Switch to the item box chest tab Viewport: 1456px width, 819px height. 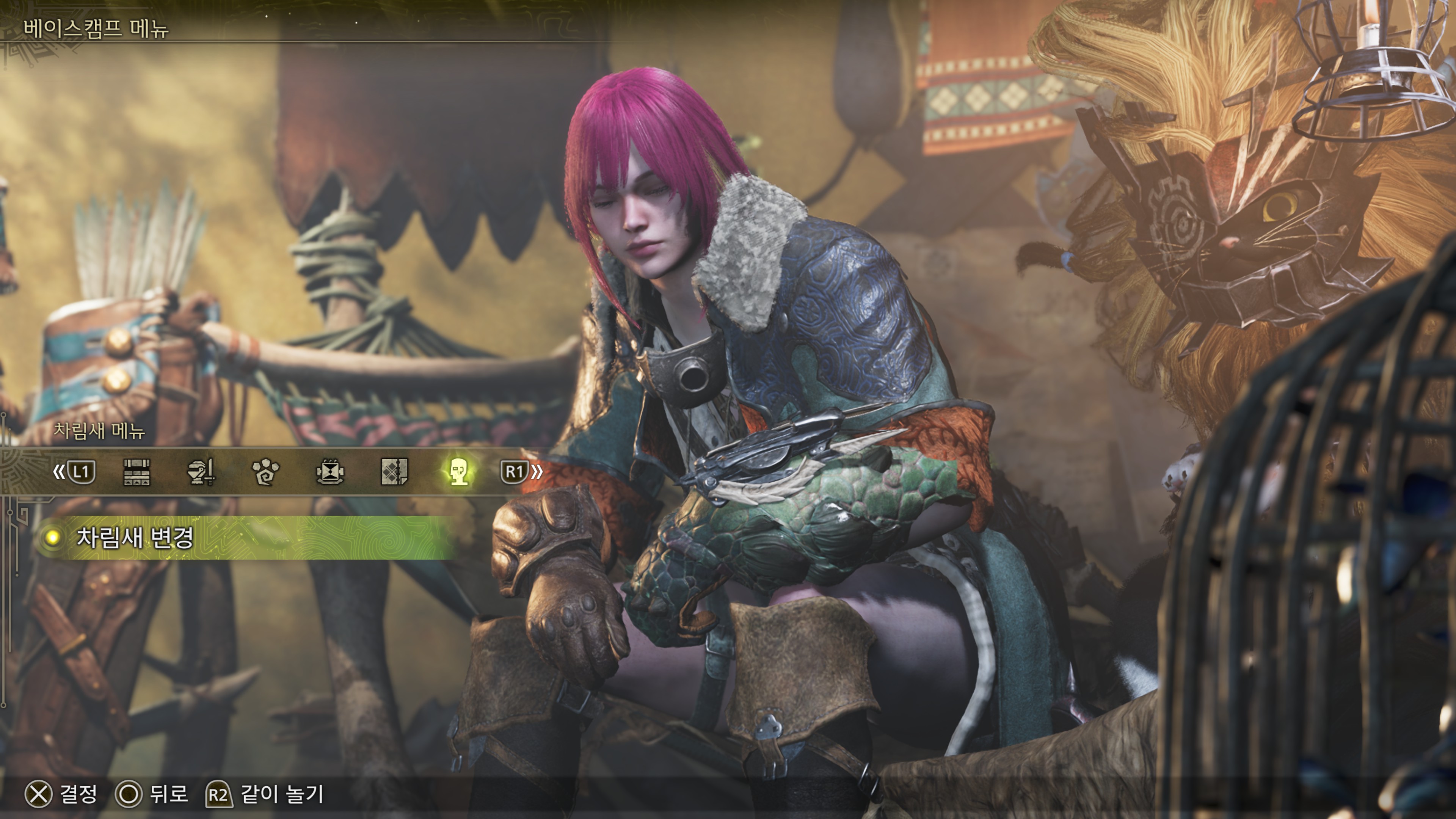[137, 472]
